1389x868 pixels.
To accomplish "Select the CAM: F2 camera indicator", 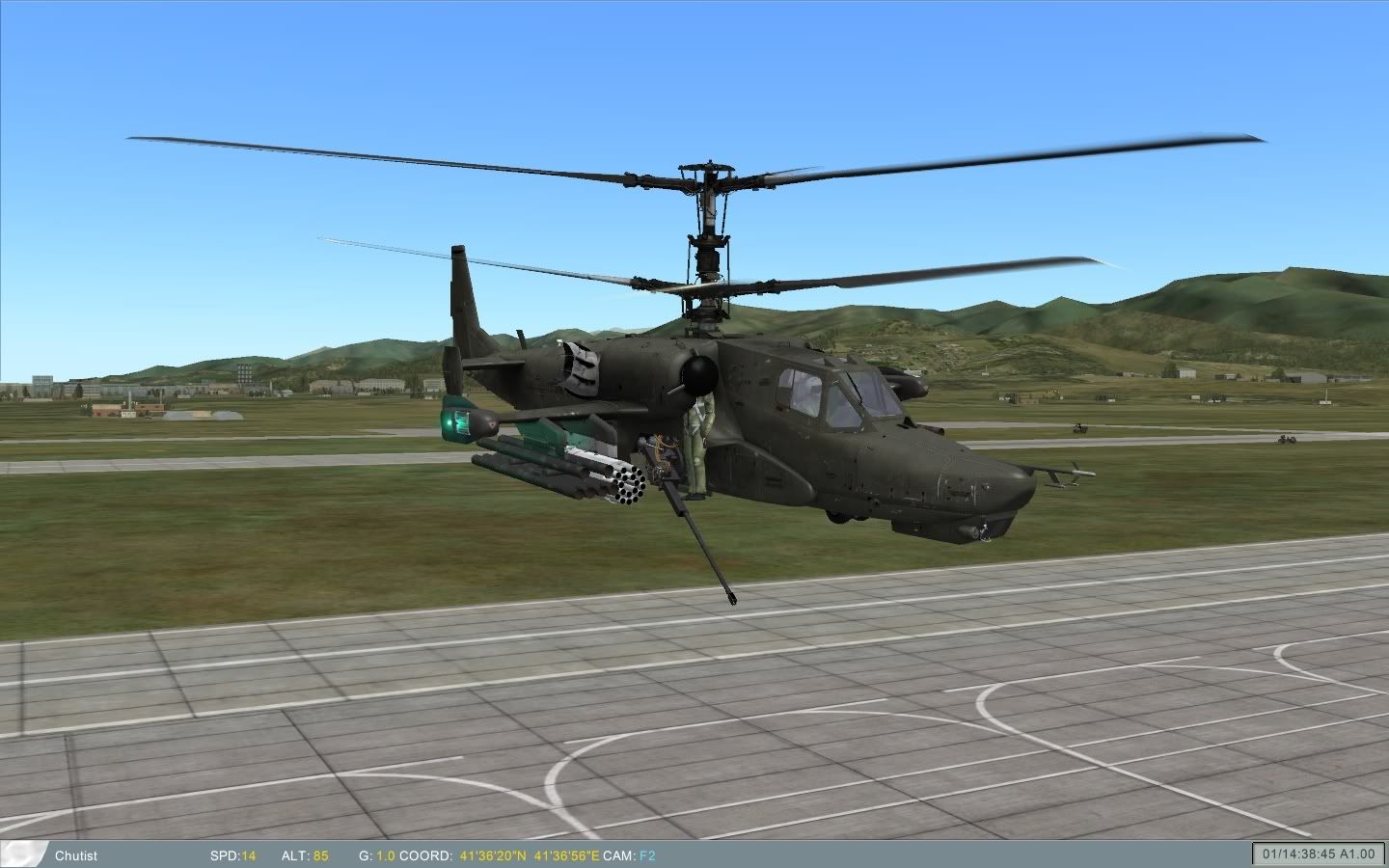I will (631, 855).
